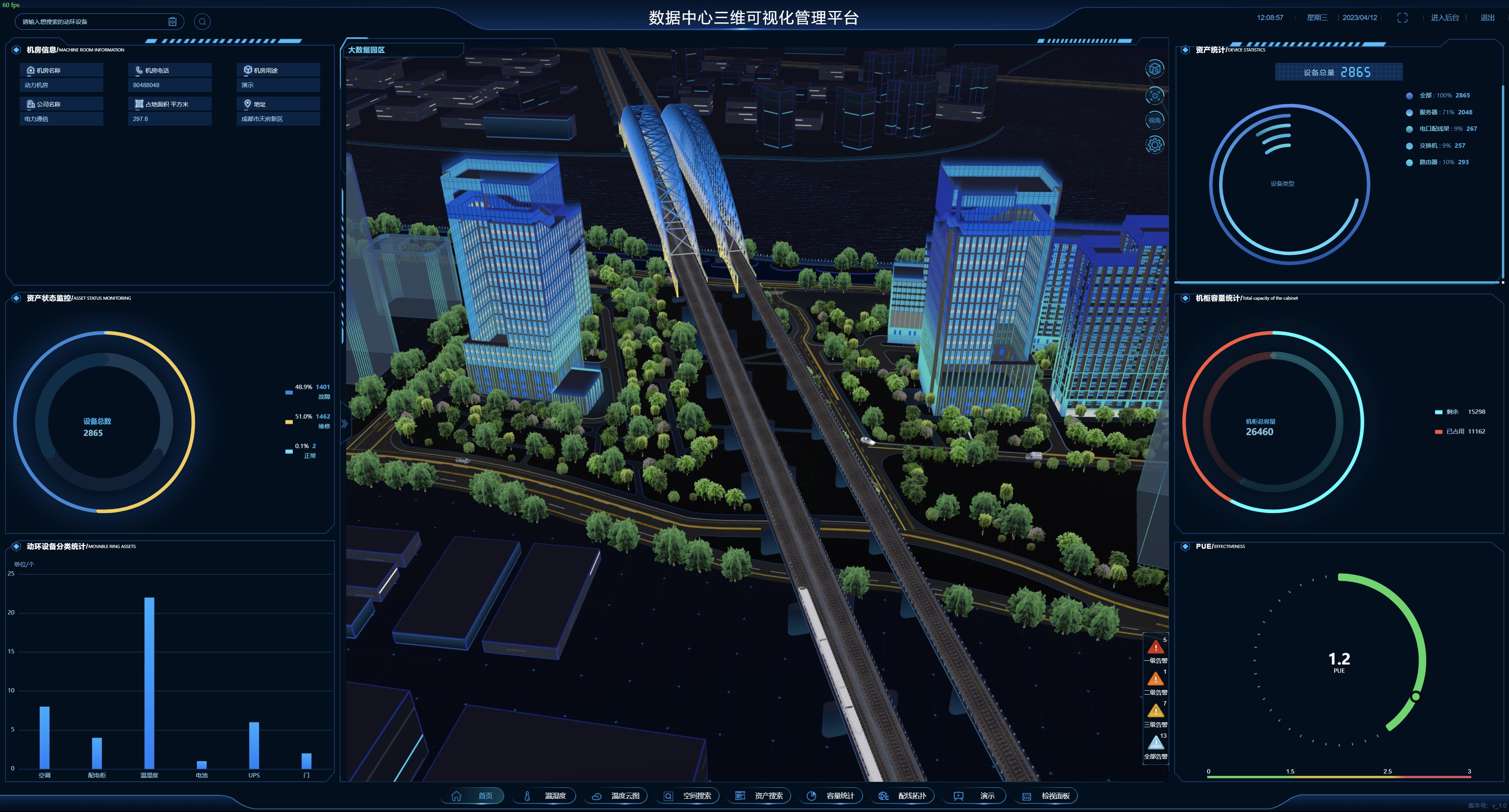Open the 视角 viewpoint button

pos(1154,120)
